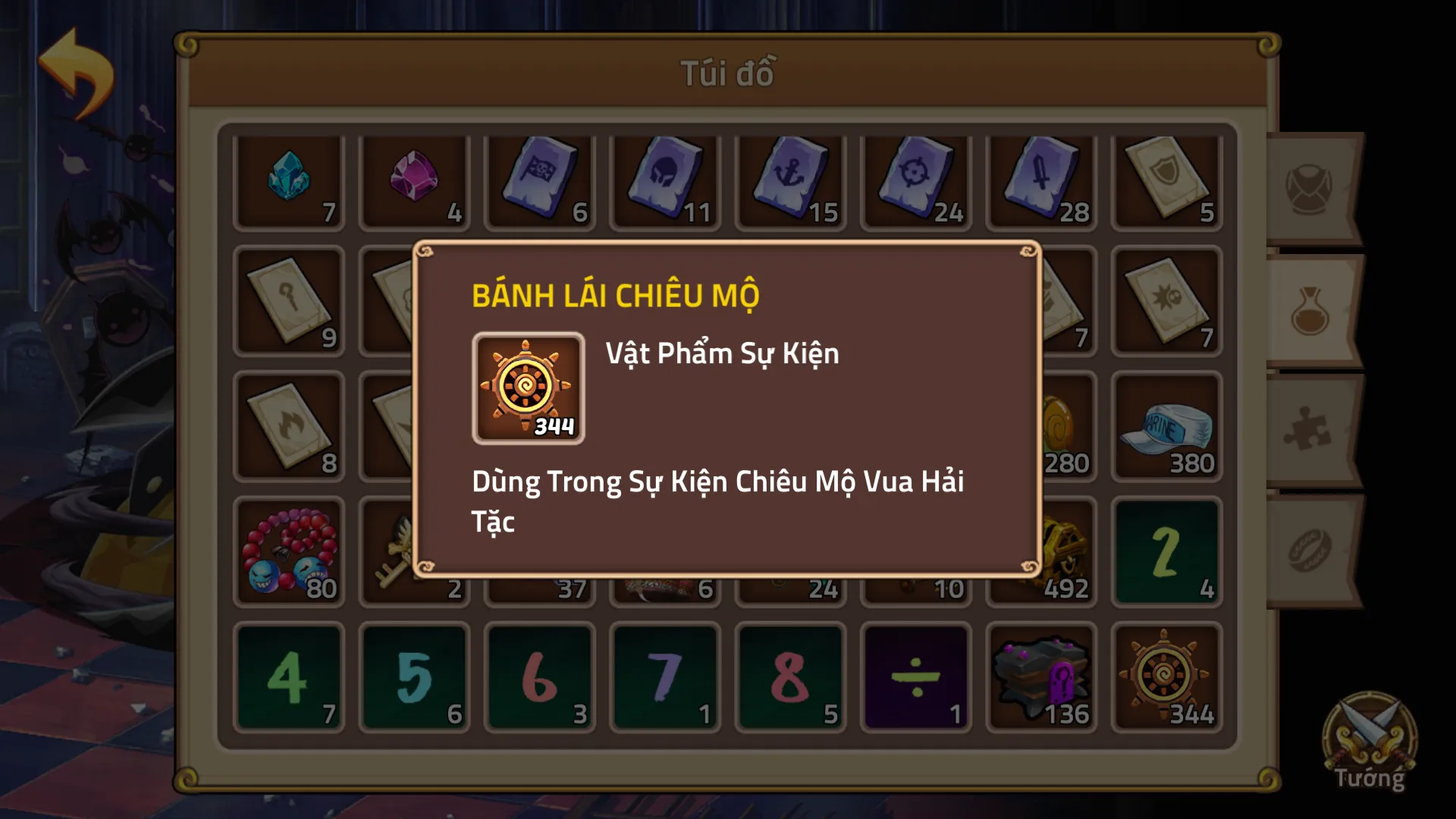The width and height of the screenshot is (1456, 819).
Task: Click the orange back arrow
Action: pyautogui.click(x=76, y=74)
